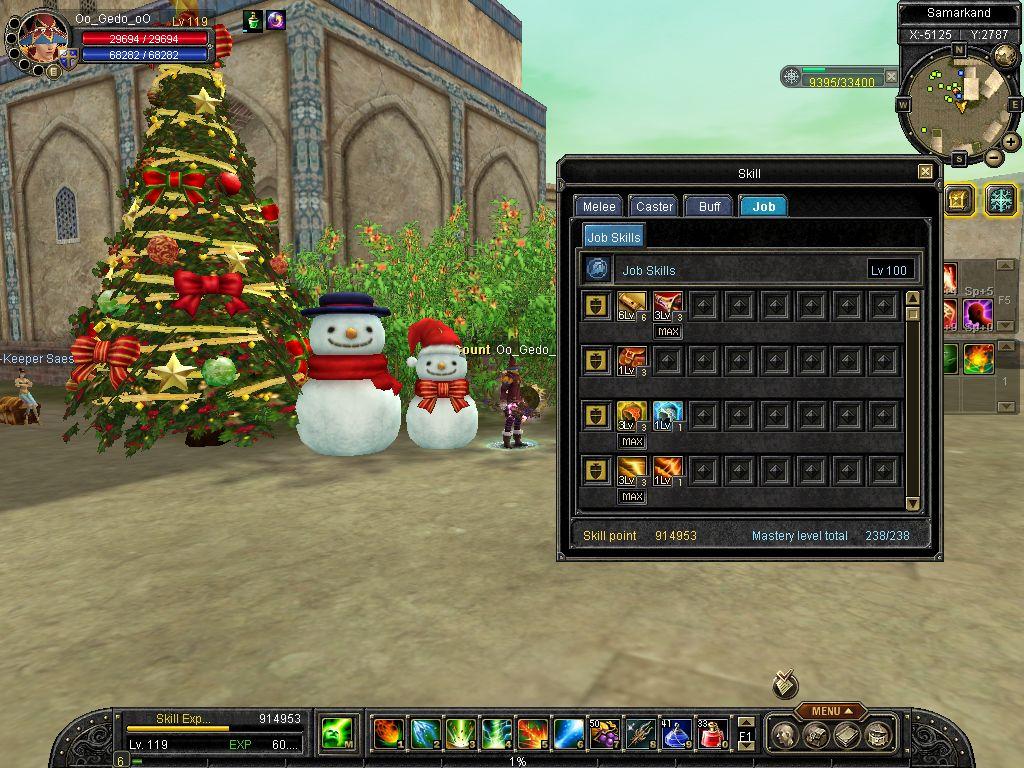Viewport: 1024px width, 768px height.
Task: Zoom in the minimap with plus button
Action: [1011, 142]
